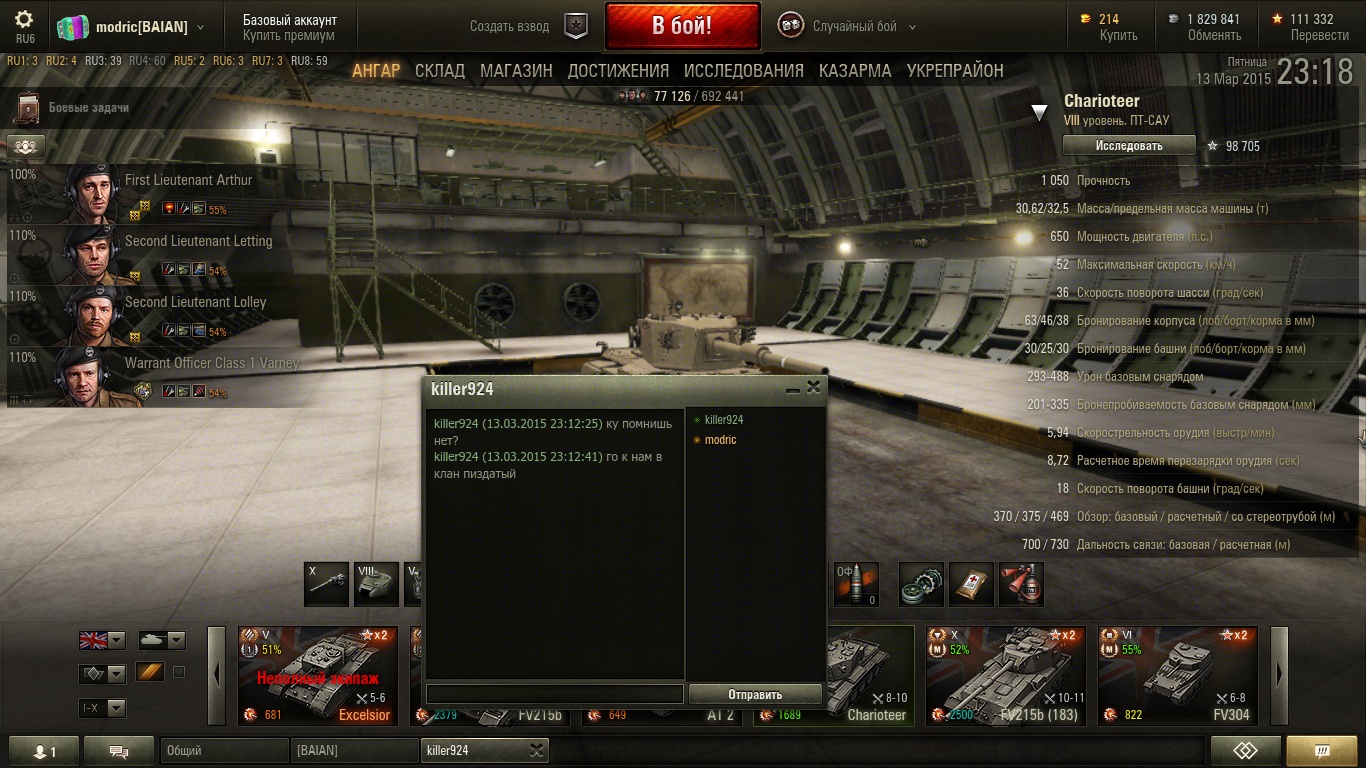Show the КАЗАРМА tab
This screenshot has height=768, width=1366.
pyautogui.click(x=855, y=71)
